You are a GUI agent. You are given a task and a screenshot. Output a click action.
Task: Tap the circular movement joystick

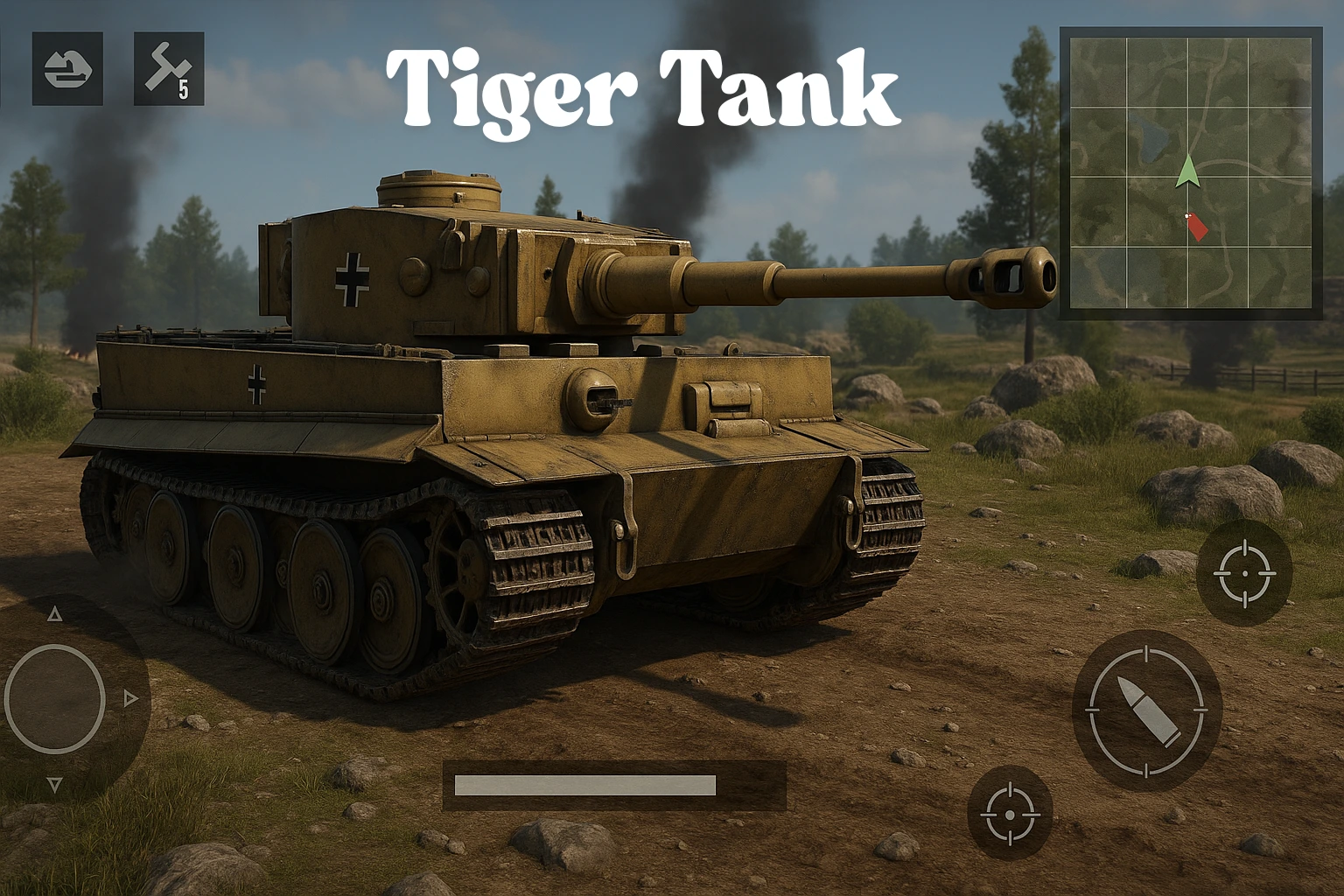tap(55, 700)
